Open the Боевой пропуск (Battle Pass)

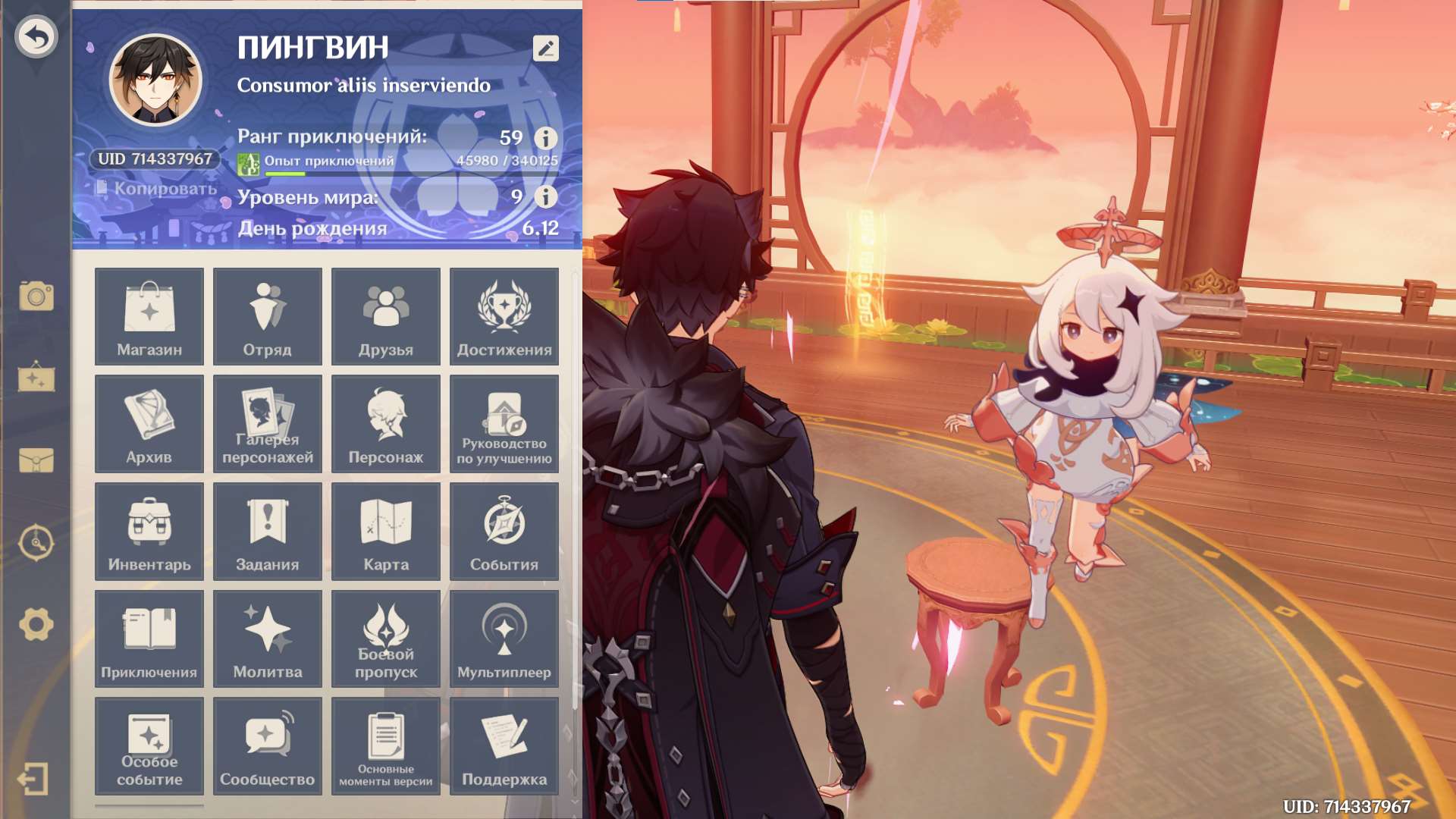point(386,639)
